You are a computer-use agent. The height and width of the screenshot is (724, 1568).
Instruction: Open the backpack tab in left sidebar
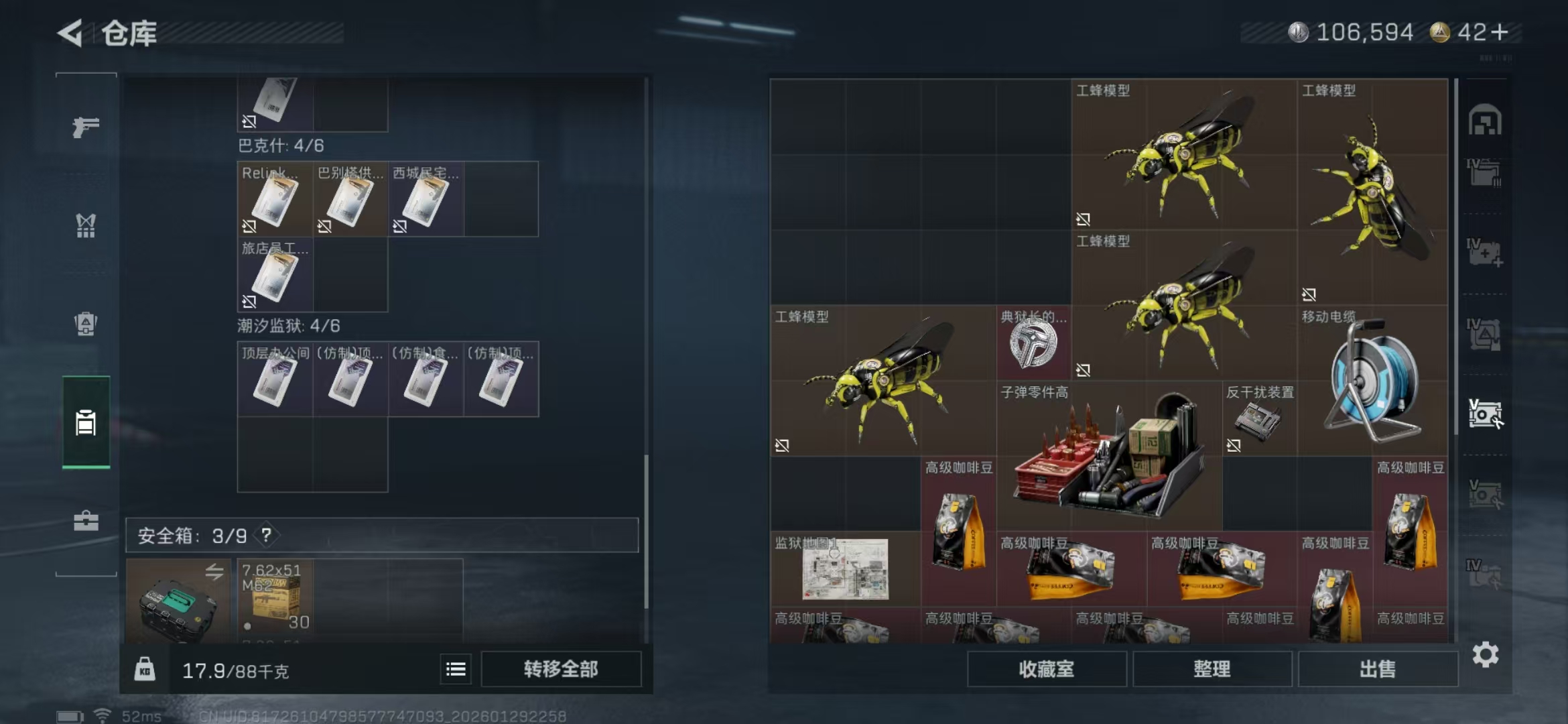pyautogui.click(x=86, y=324)
